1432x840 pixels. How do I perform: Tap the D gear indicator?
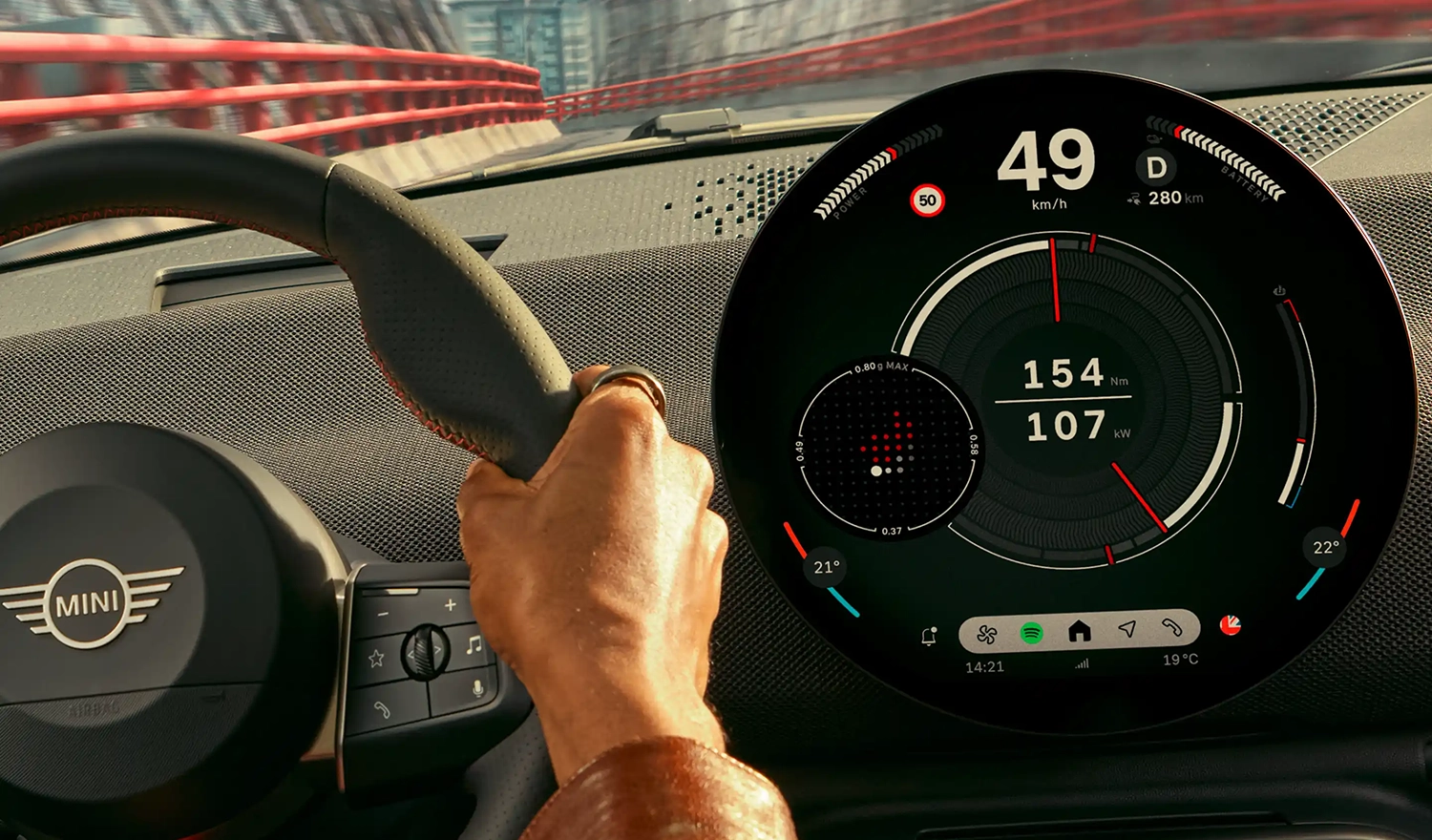(1156, 168)
